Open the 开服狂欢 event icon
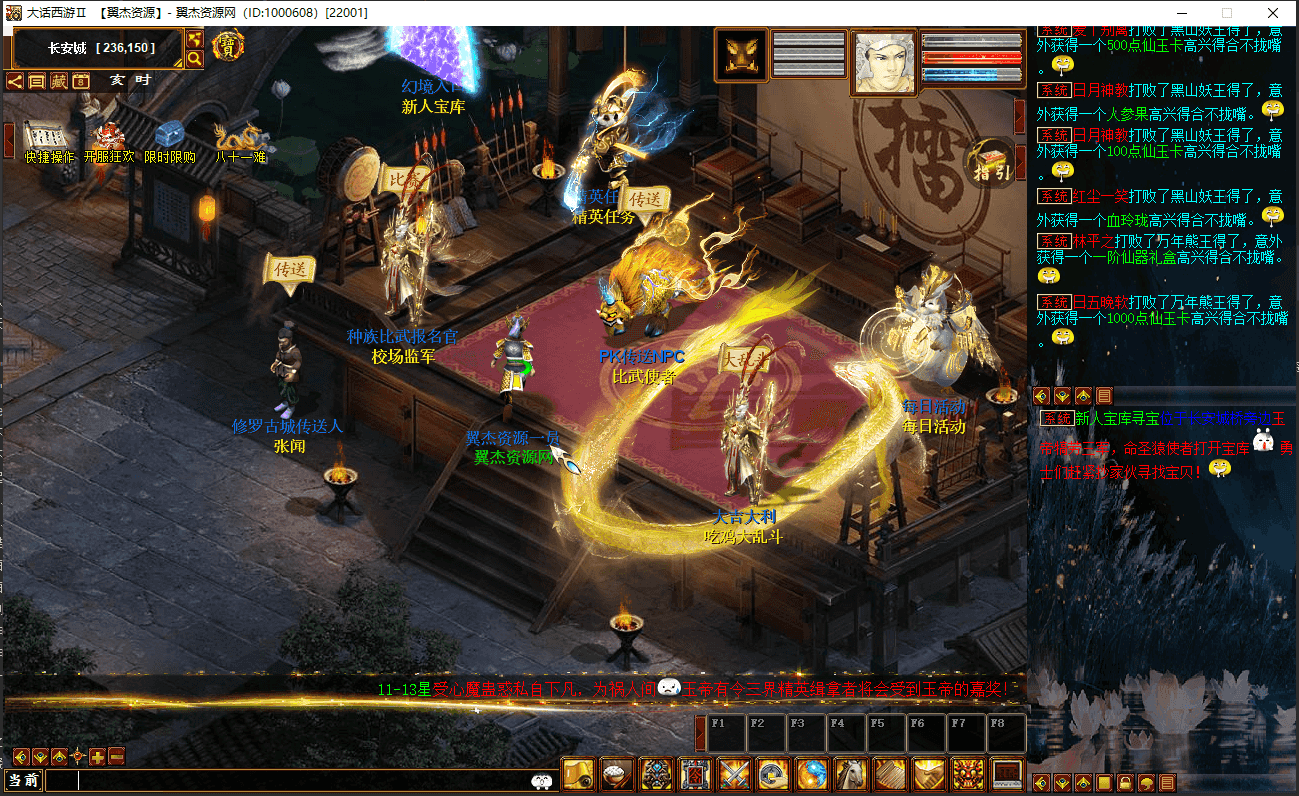The image size is (1299, 796). (107, 139)
